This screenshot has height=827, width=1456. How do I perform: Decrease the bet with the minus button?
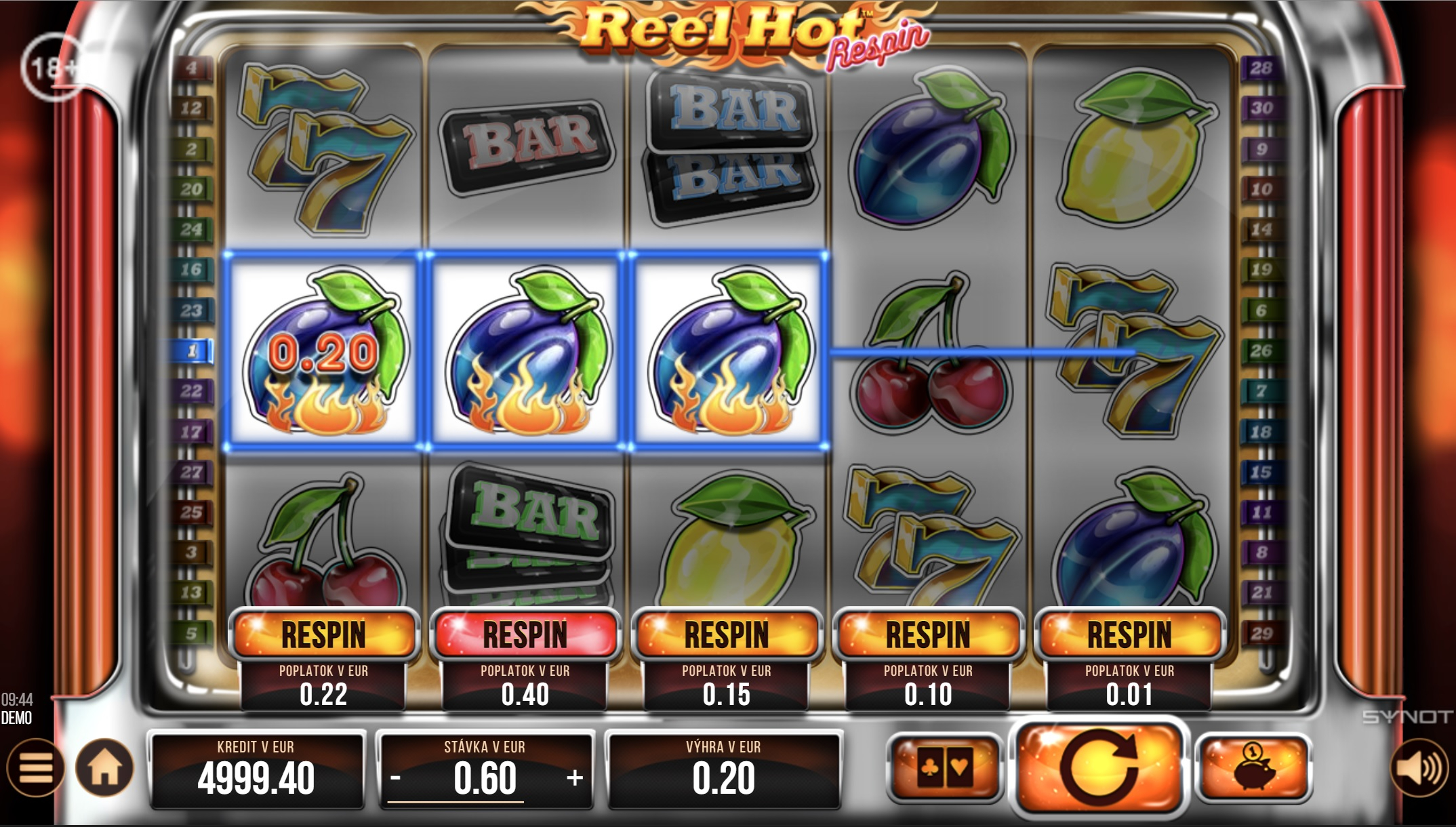(396, 778)
